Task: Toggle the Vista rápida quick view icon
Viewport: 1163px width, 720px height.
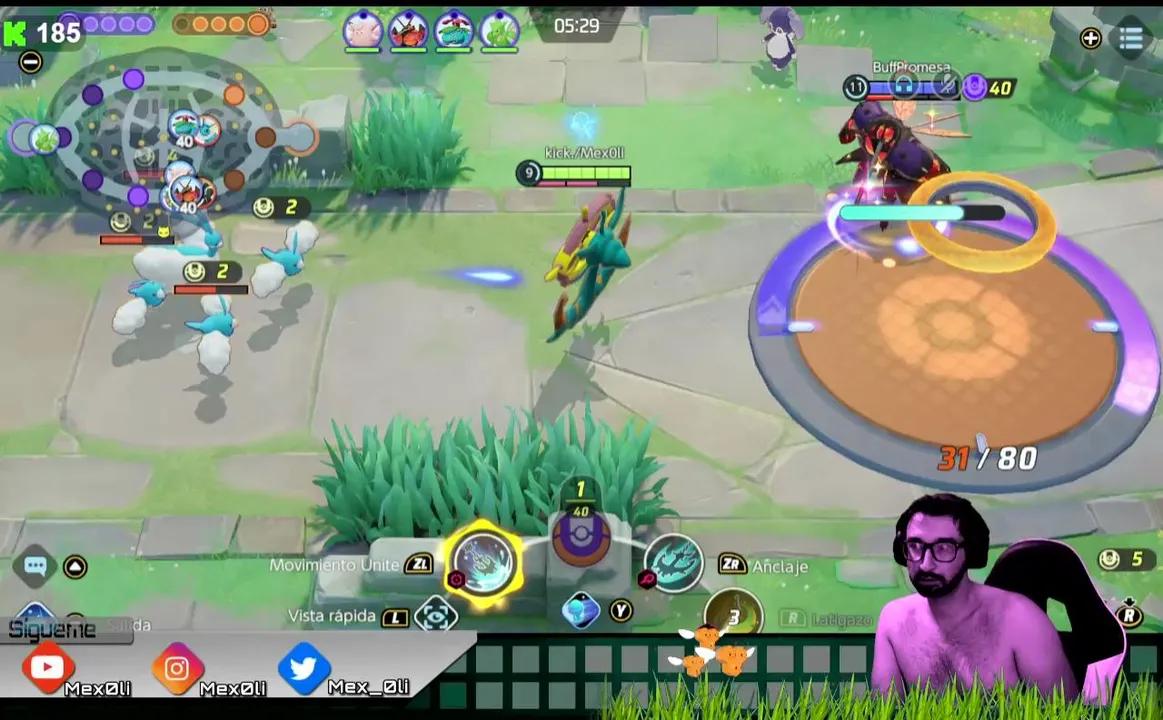Action: [436, 614]
